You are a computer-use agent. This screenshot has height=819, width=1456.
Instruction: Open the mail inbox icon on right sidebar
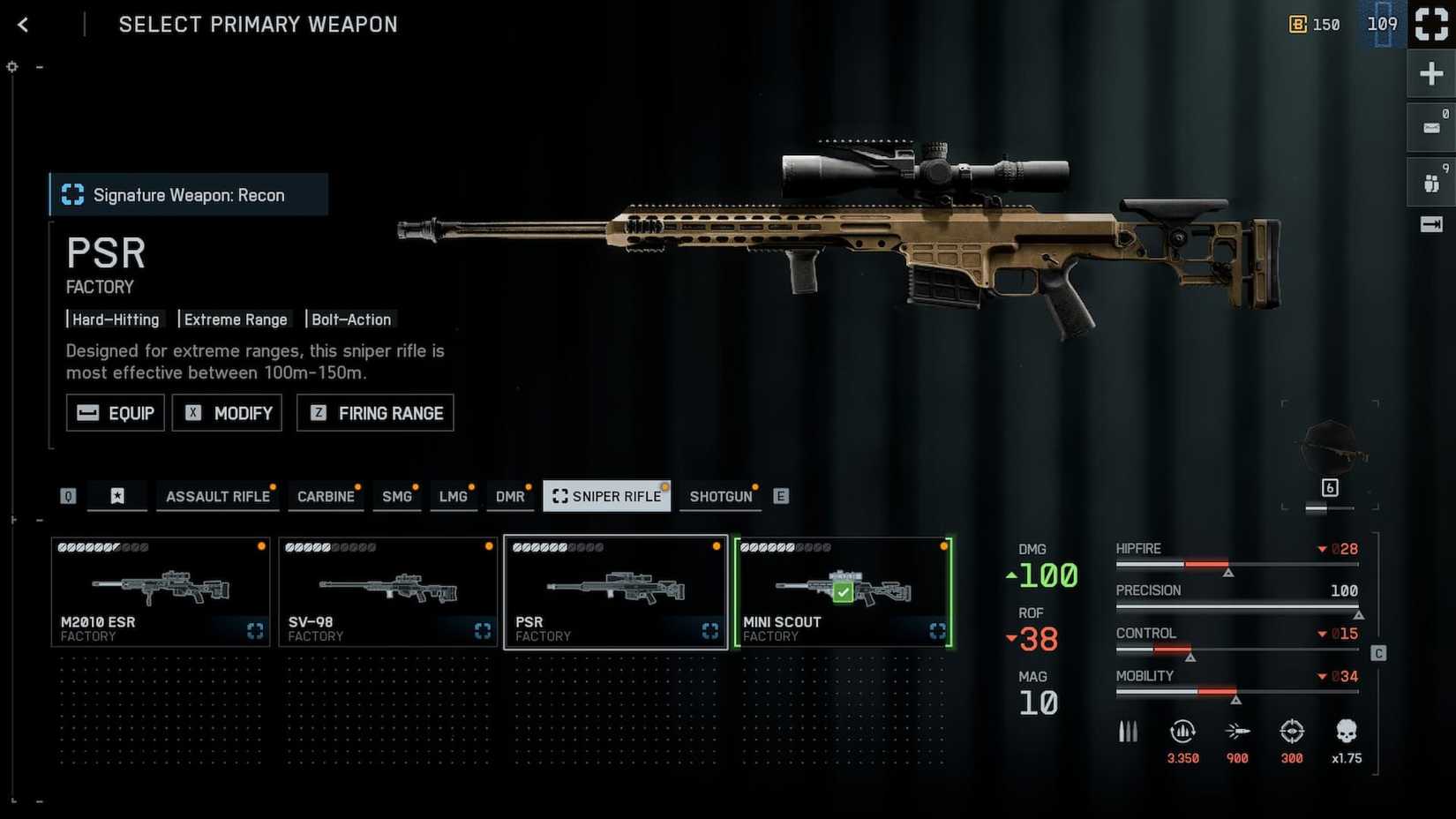1430,126
